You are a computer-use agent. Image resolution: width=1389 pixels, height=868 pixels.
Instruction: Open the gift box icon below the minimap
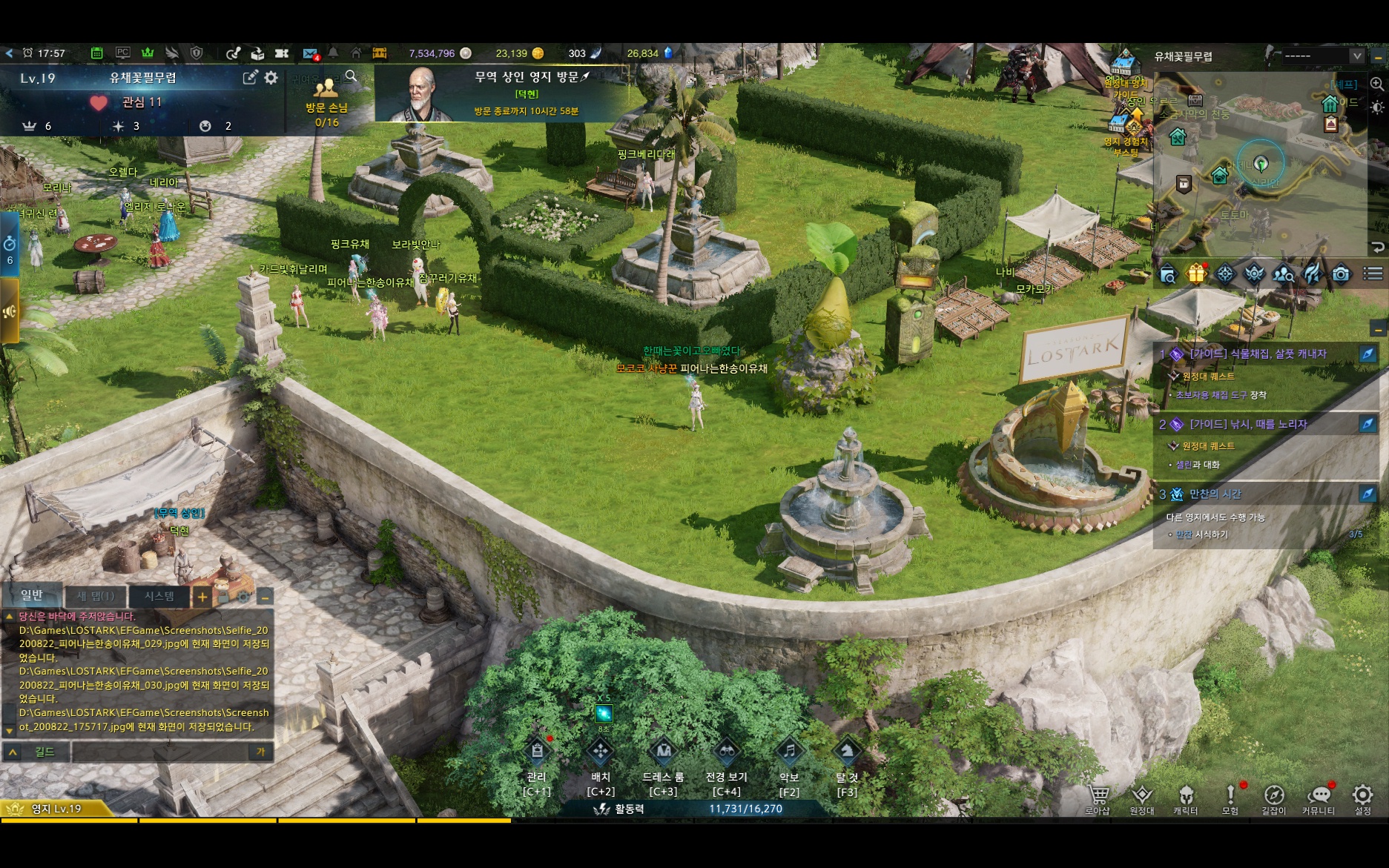[1195, 275]
